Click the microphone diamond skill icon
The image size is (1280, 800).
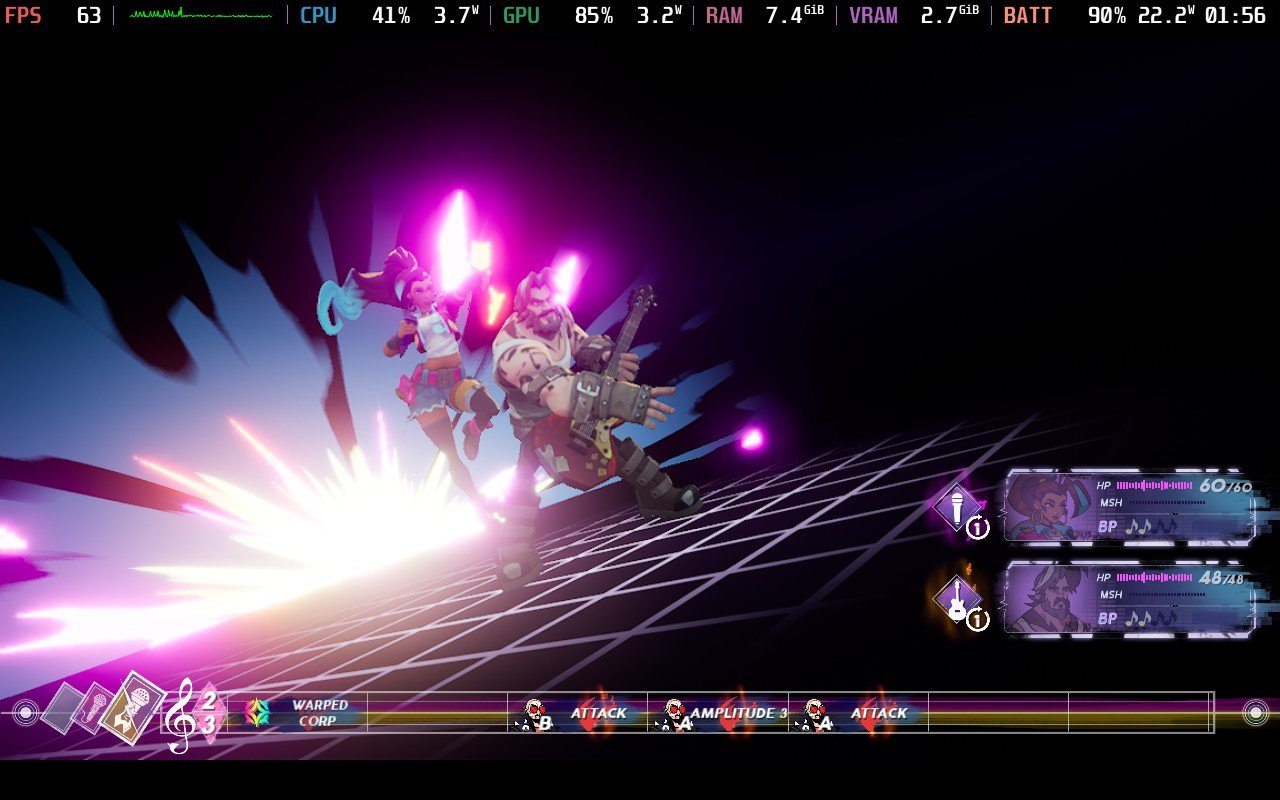(957, 507)
